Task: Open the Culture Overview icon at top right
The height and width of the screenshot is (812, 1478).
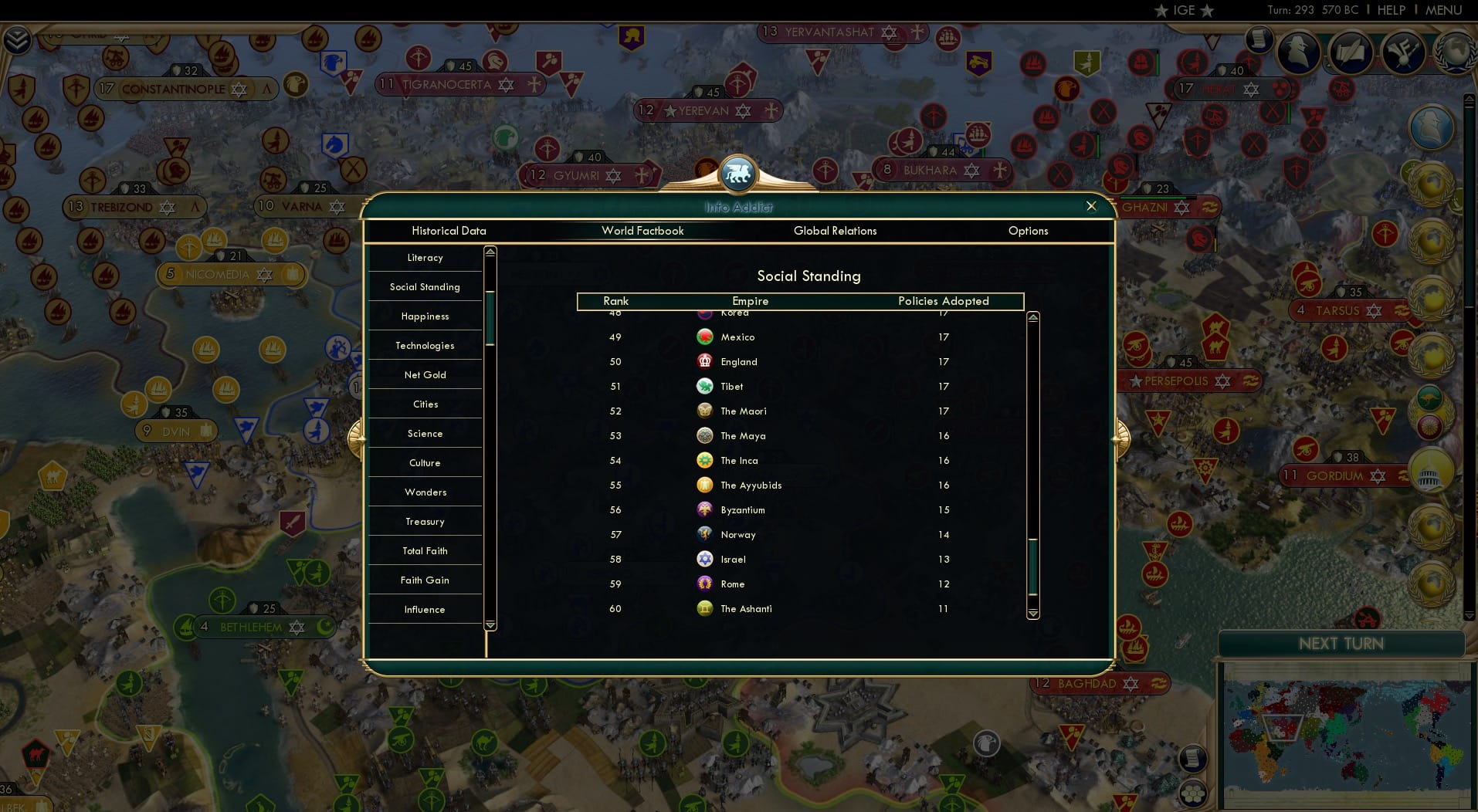Action: pos(1402,52)
